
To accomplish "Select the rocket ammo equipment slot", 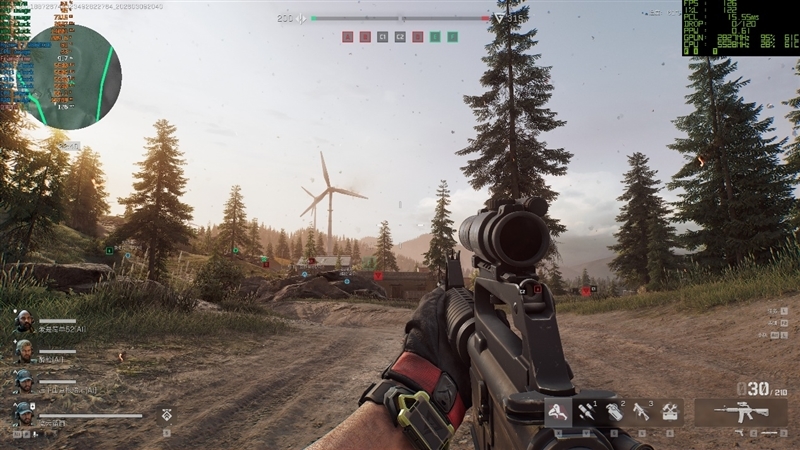I will tap(585, 411).
